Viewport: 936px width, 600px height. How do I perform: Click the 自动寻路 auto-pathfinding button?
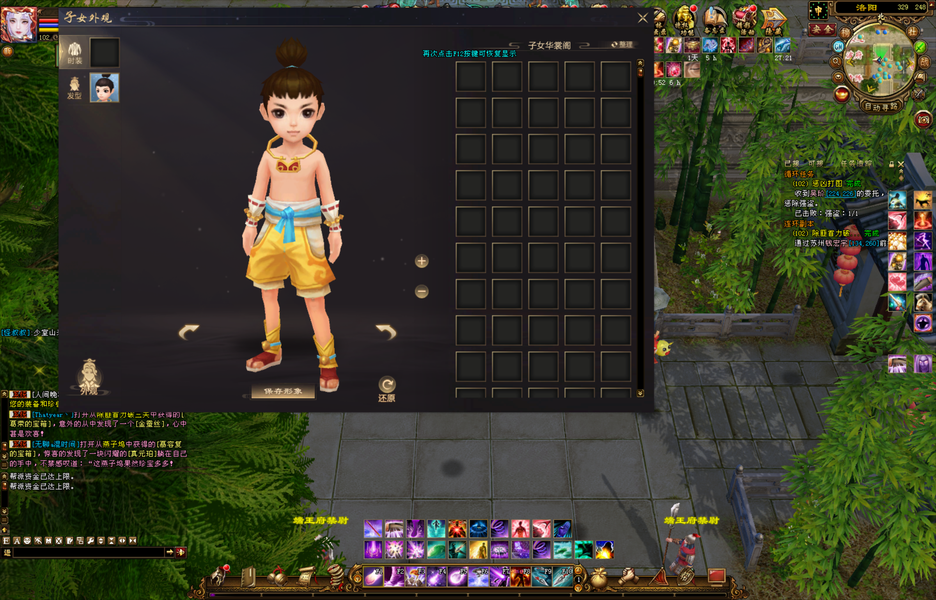click(881, 105)
